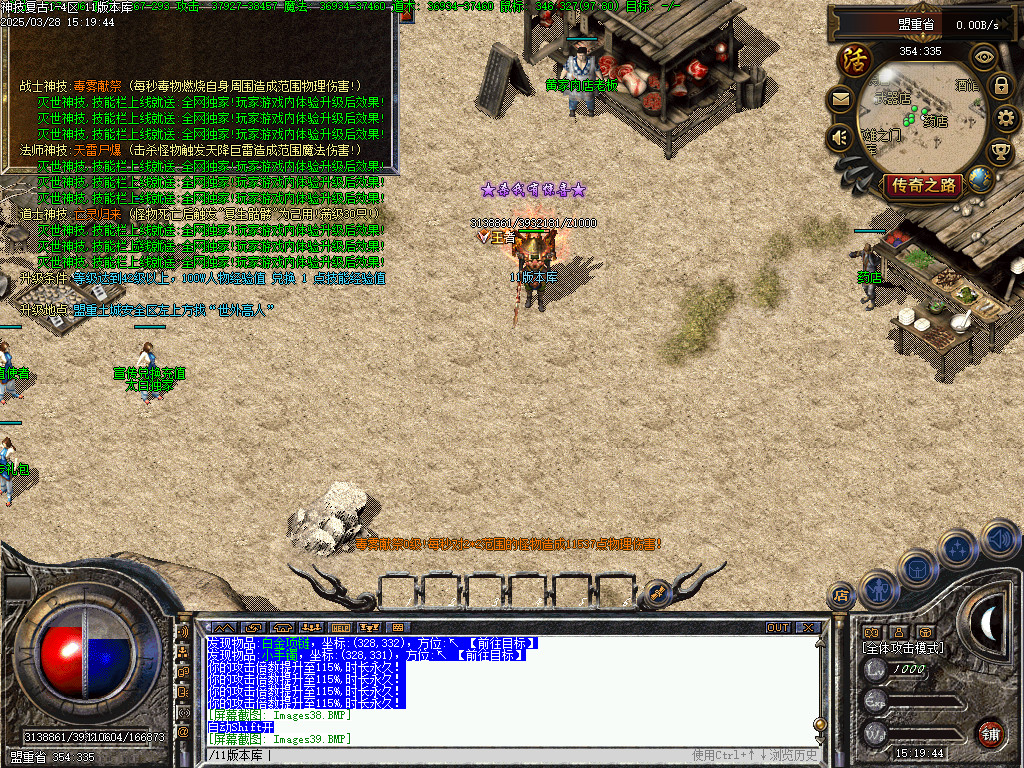Toggle the speaker icon beside the minimap
The width and height of the screenshot is (1024, 768).
click(x=839, y=137)
